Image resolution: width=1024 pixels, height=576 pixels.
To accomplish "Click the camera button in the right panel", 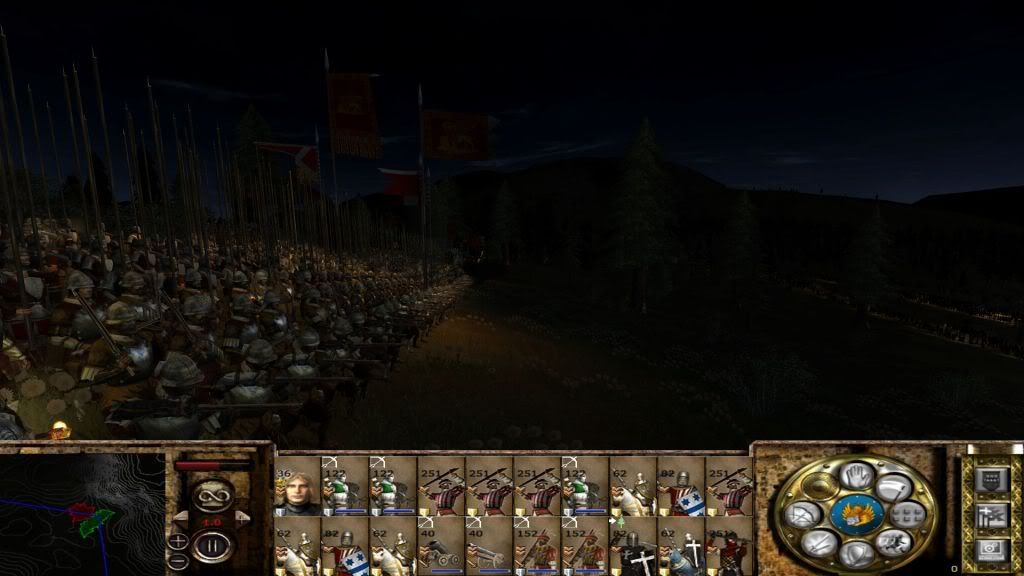I will click(x=991, y=549).
